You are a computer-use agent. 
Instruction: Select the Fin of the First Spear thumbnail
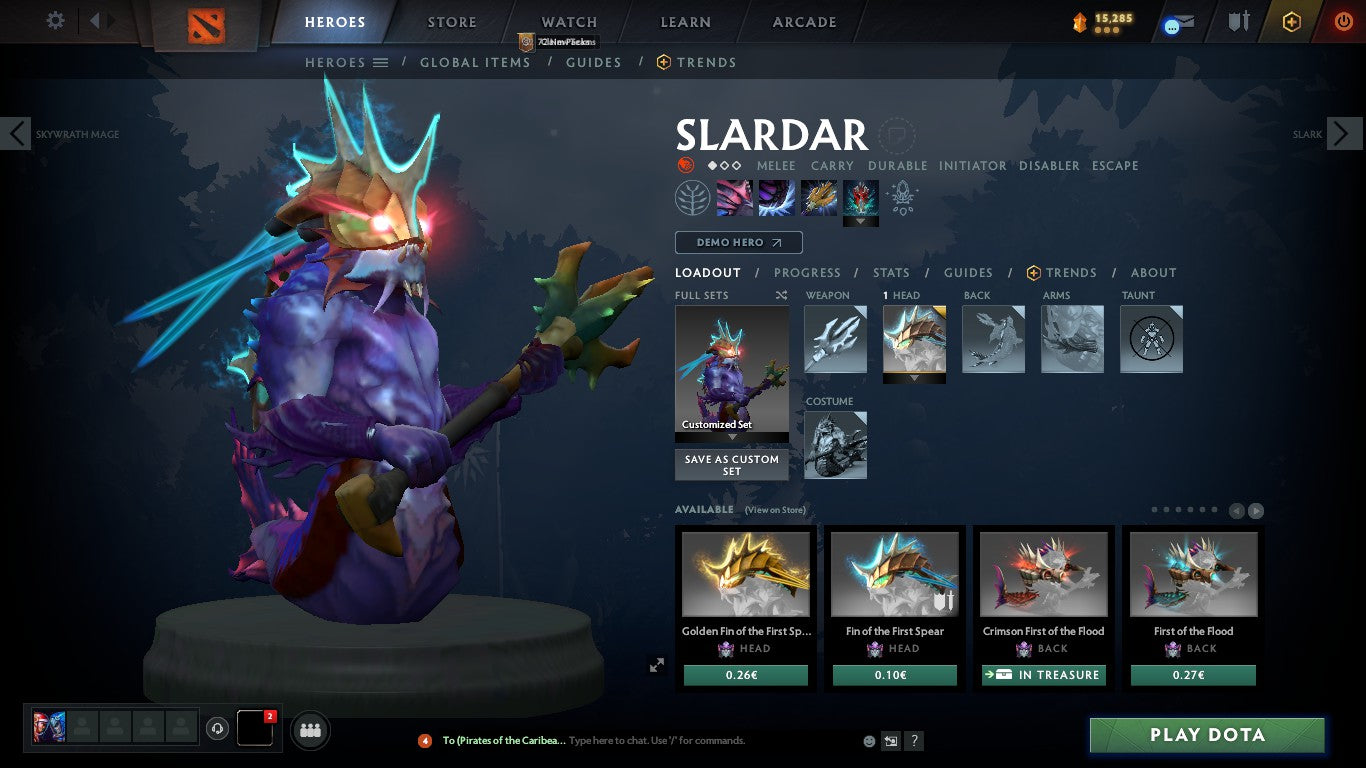[x=894, y=573]
